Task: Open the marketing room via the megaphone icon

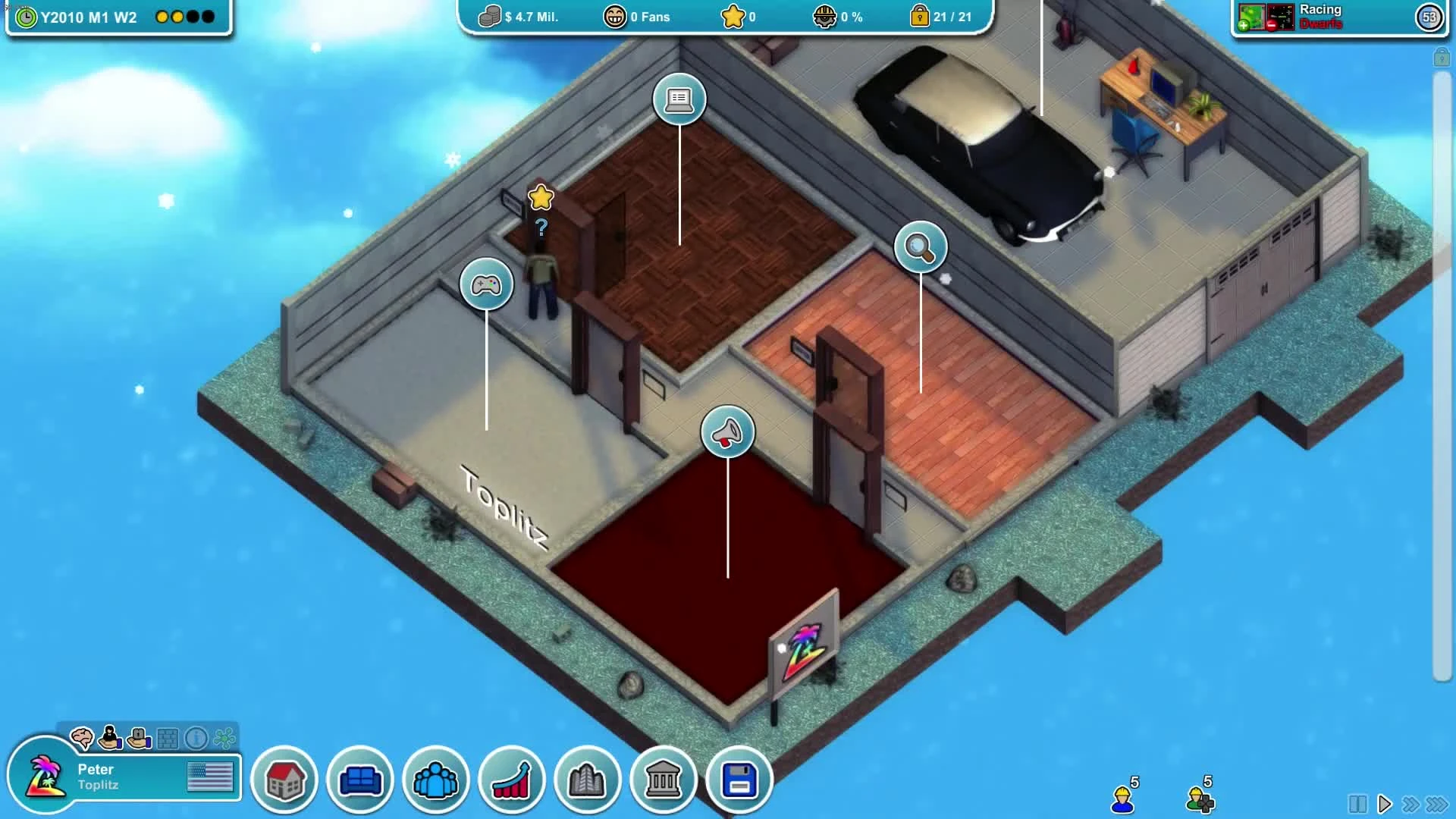Action: click(x=727, y=431)
